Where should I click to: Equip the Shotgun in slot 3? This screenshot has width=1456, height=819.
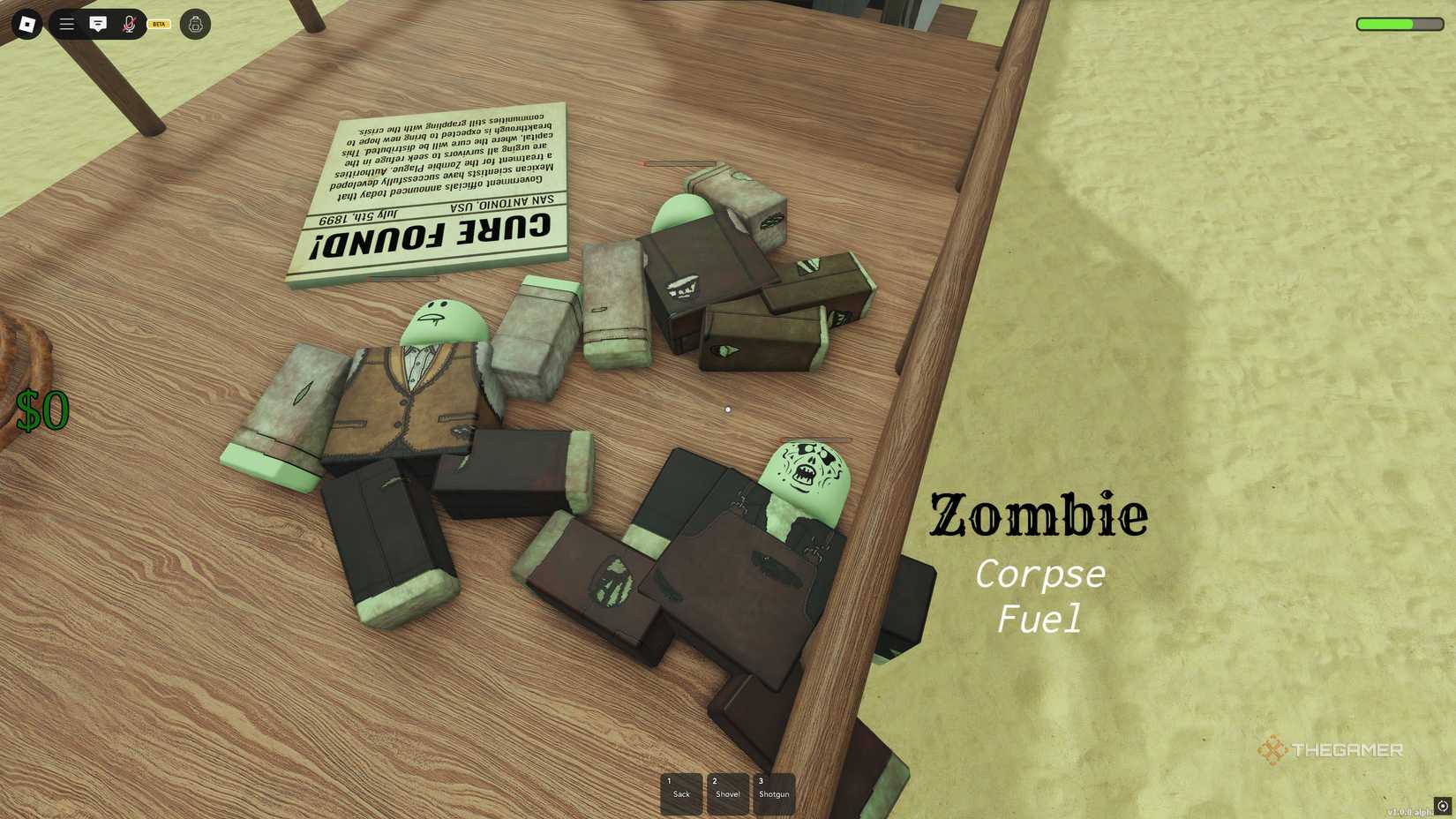(x=774, y=792)
